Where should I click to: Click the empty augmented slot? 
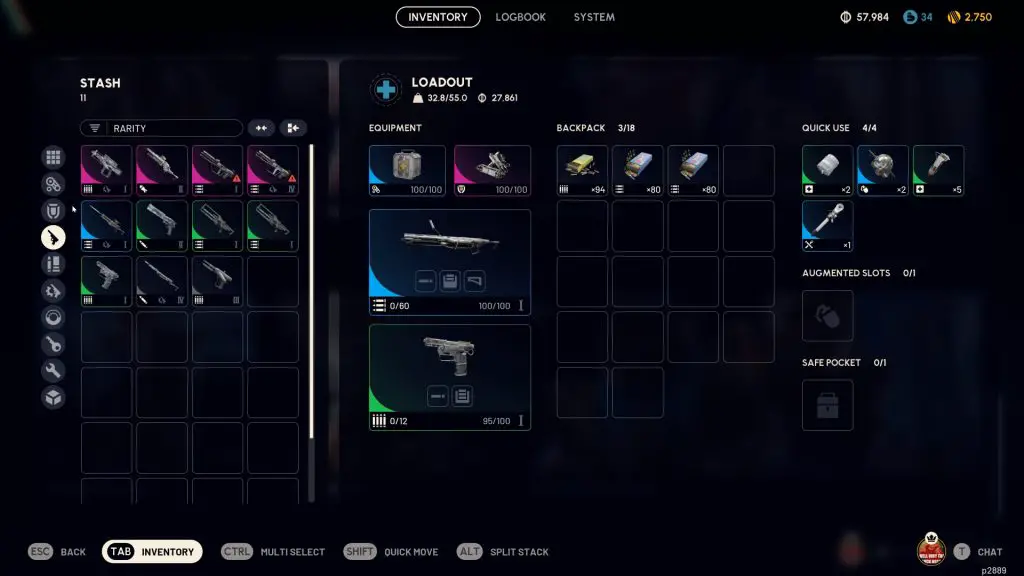pos(827,315)
